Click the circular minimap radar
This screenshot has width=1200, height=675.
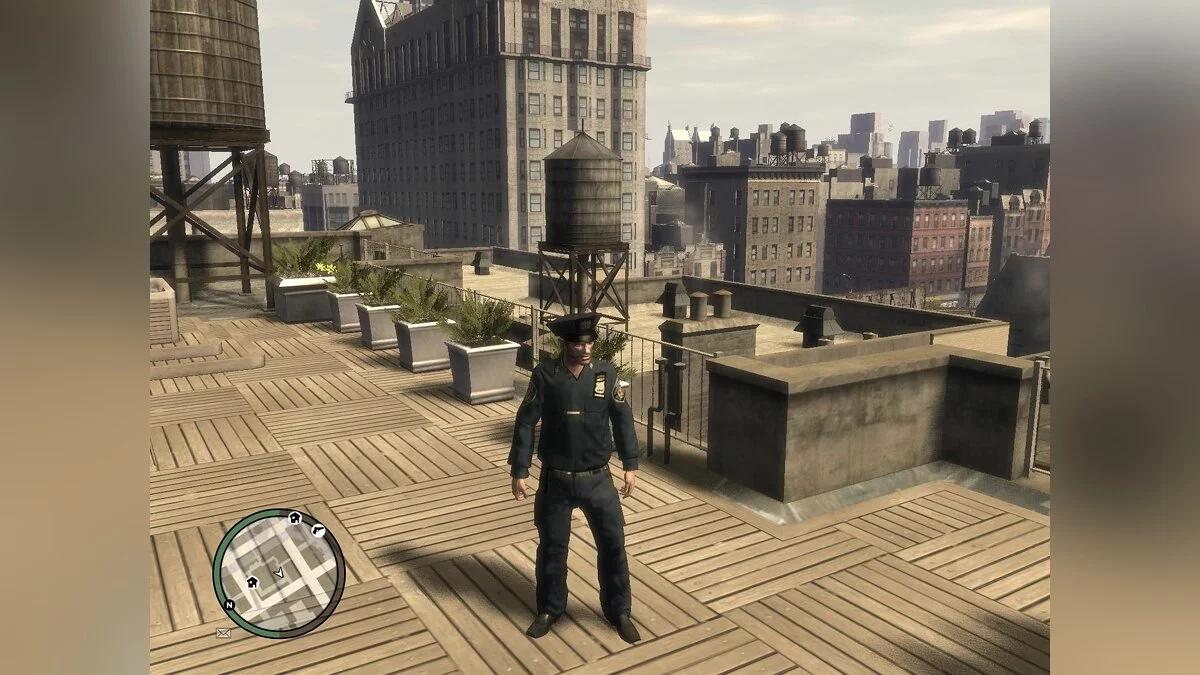pyautogui.click(x=279, y=573)
